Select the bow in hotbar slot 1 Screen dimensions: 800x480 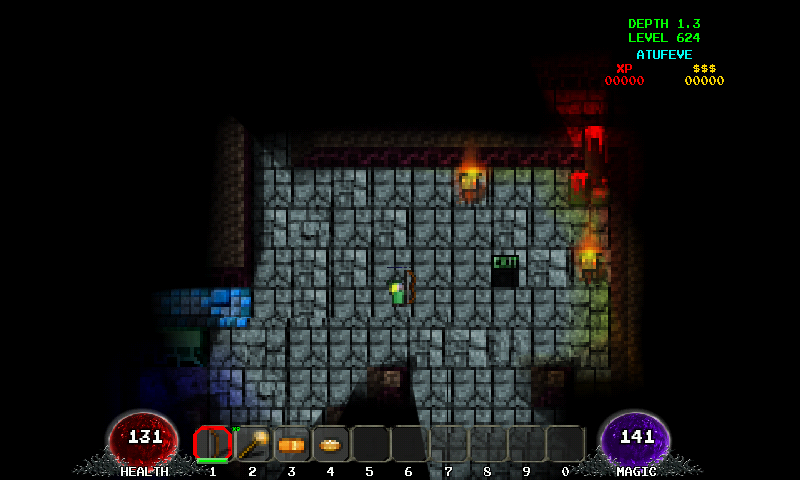click(x=212, y=443)
